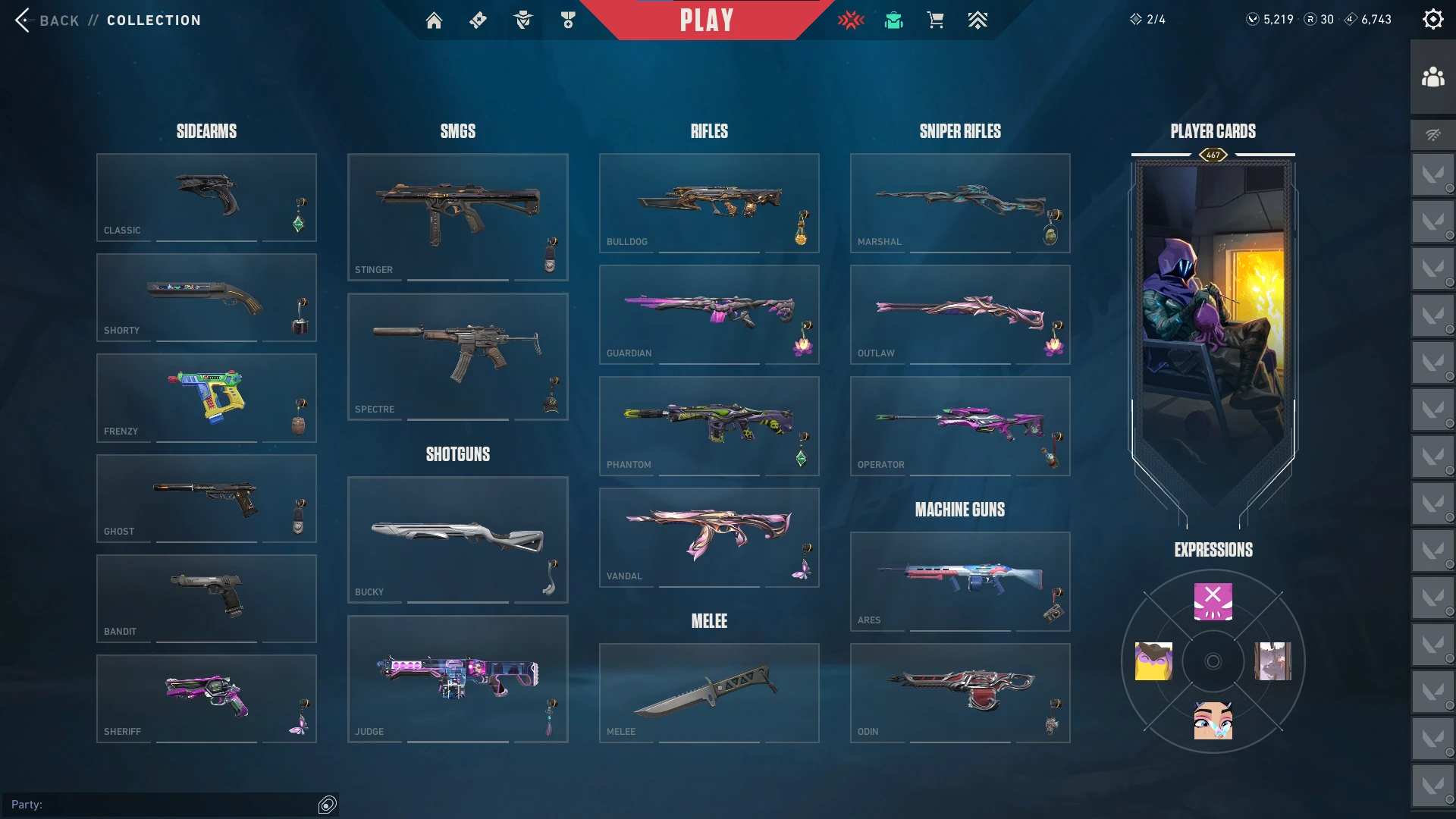Open the store shopping cart
This screenshot has width=1456, height=819.
(x=935, y=20)
